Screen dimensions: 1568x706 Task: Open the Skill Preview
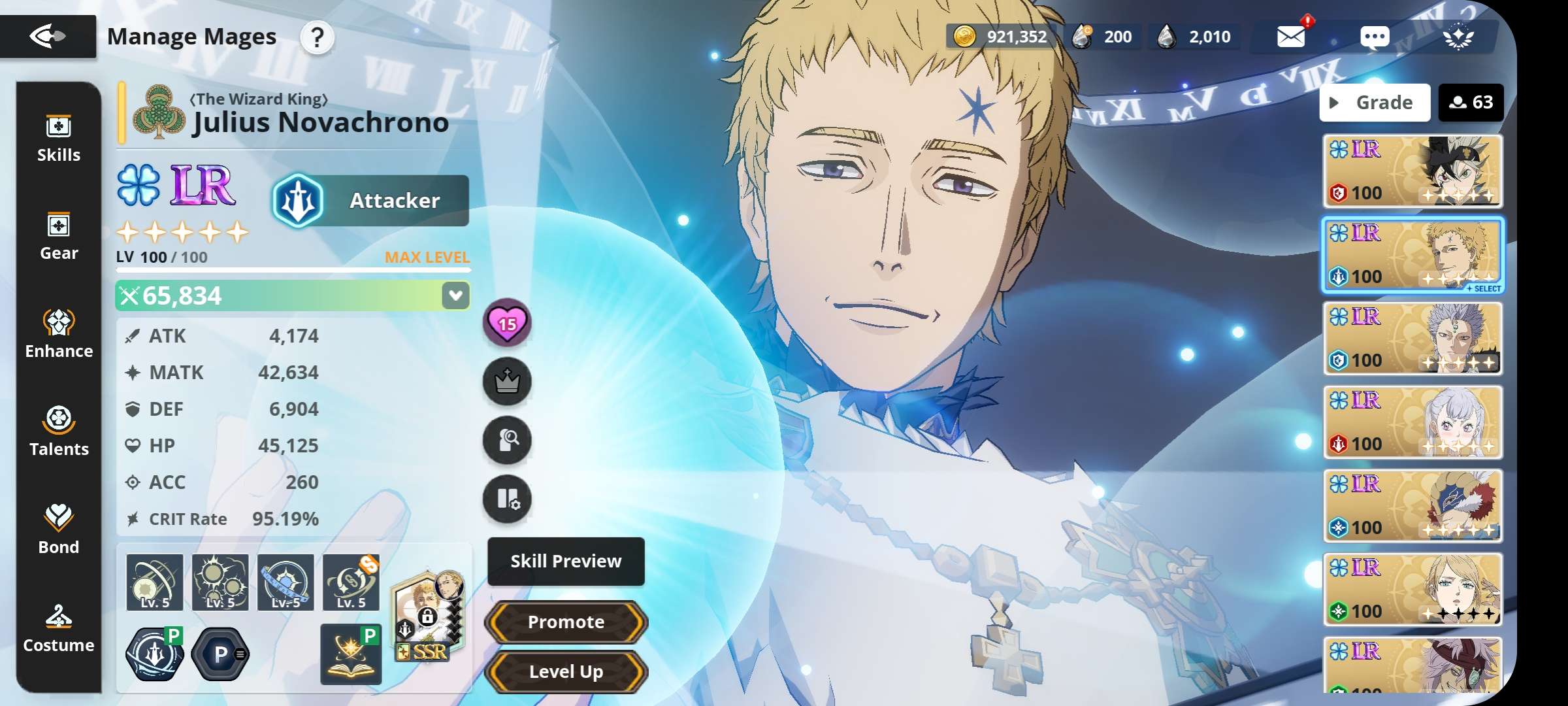(x=566, y=561)
